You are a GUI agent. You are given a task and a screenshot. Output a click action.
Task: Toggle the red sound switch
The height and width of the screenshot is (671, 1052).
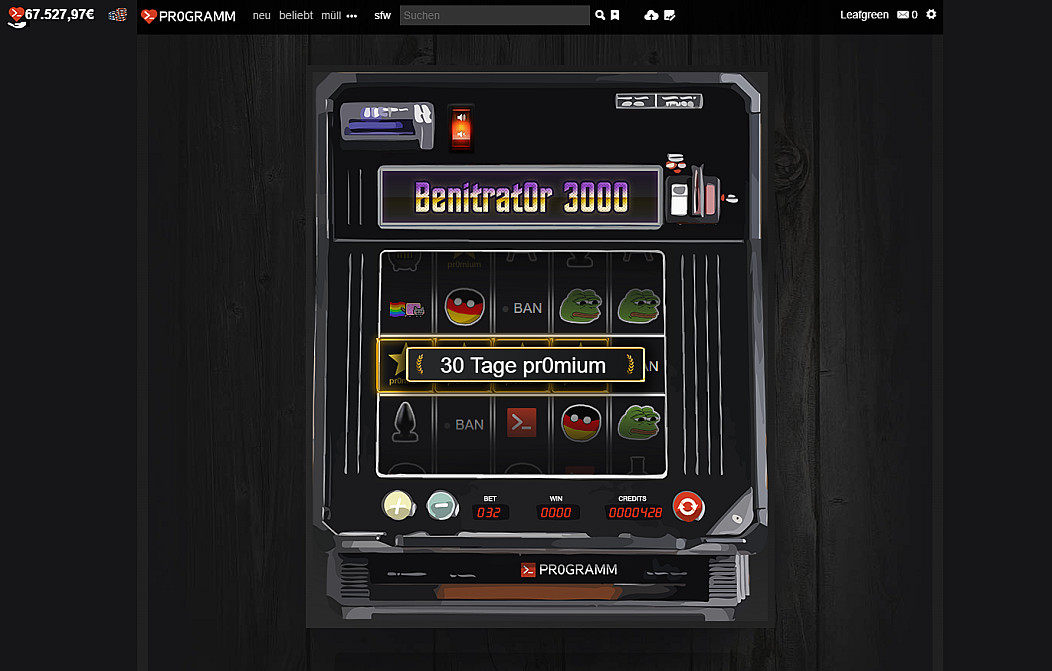(461, 127)
